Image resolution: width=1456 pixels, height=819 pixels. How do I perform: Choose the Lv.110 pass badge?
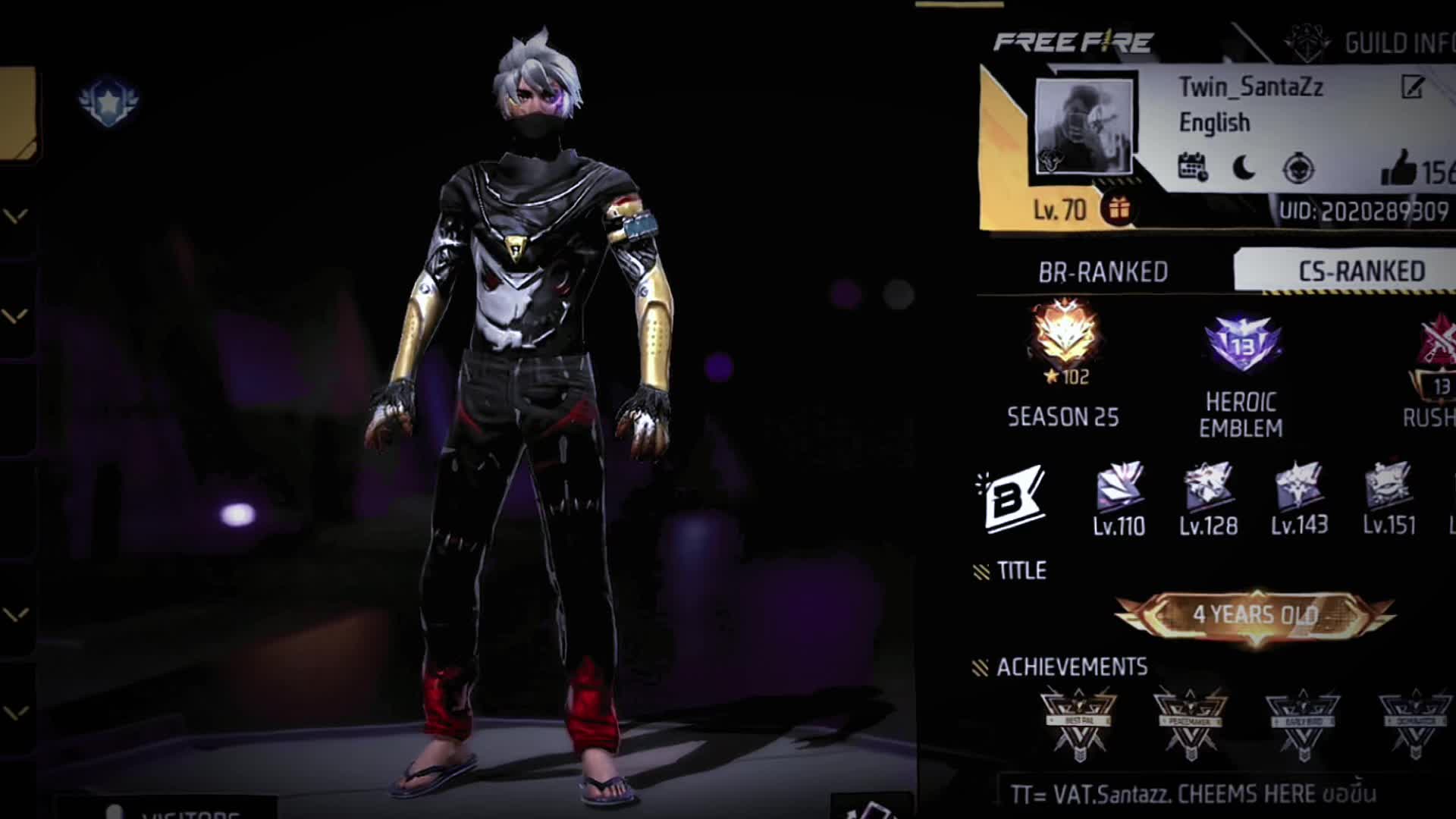coord(1119,488)
